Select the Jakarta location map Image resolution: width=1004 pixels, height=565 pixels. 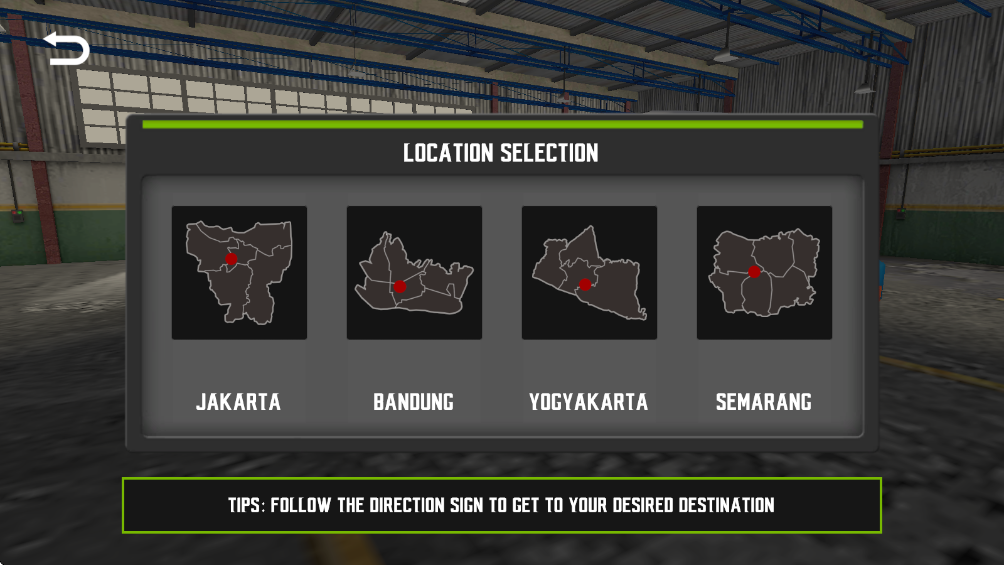tap(239, 273)
